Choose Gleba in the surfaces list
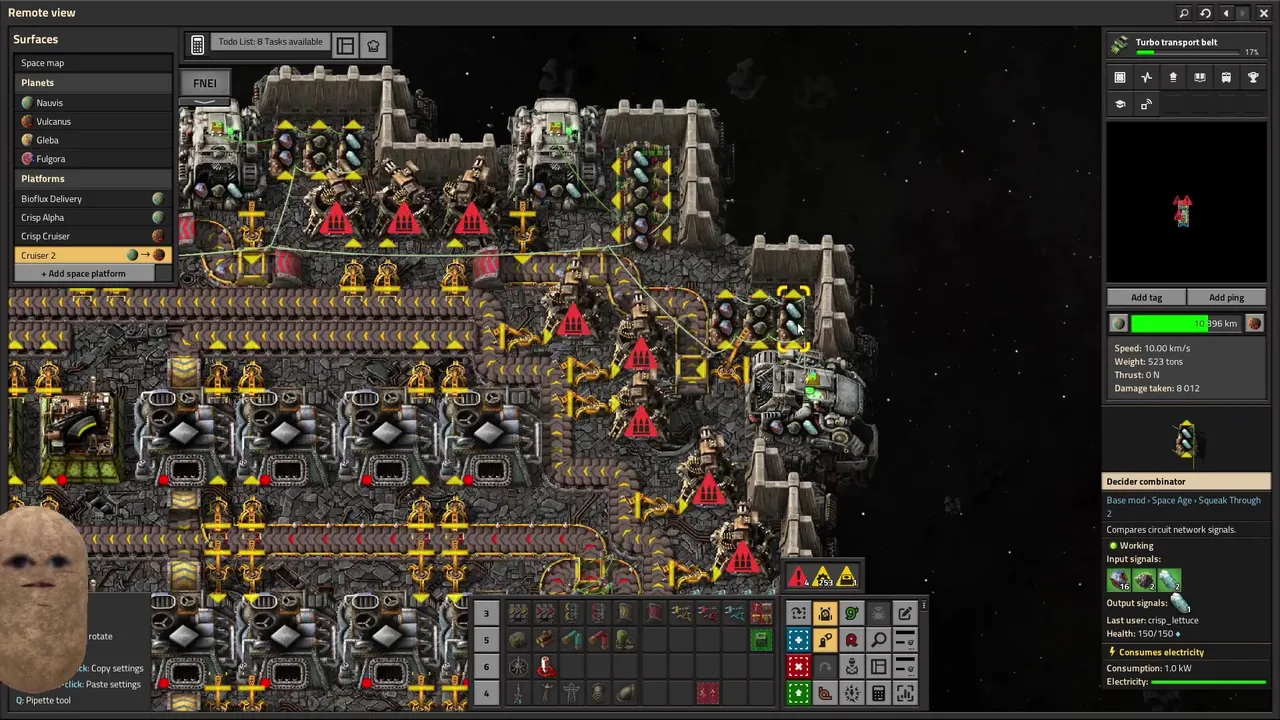 [x=47, y=140]
